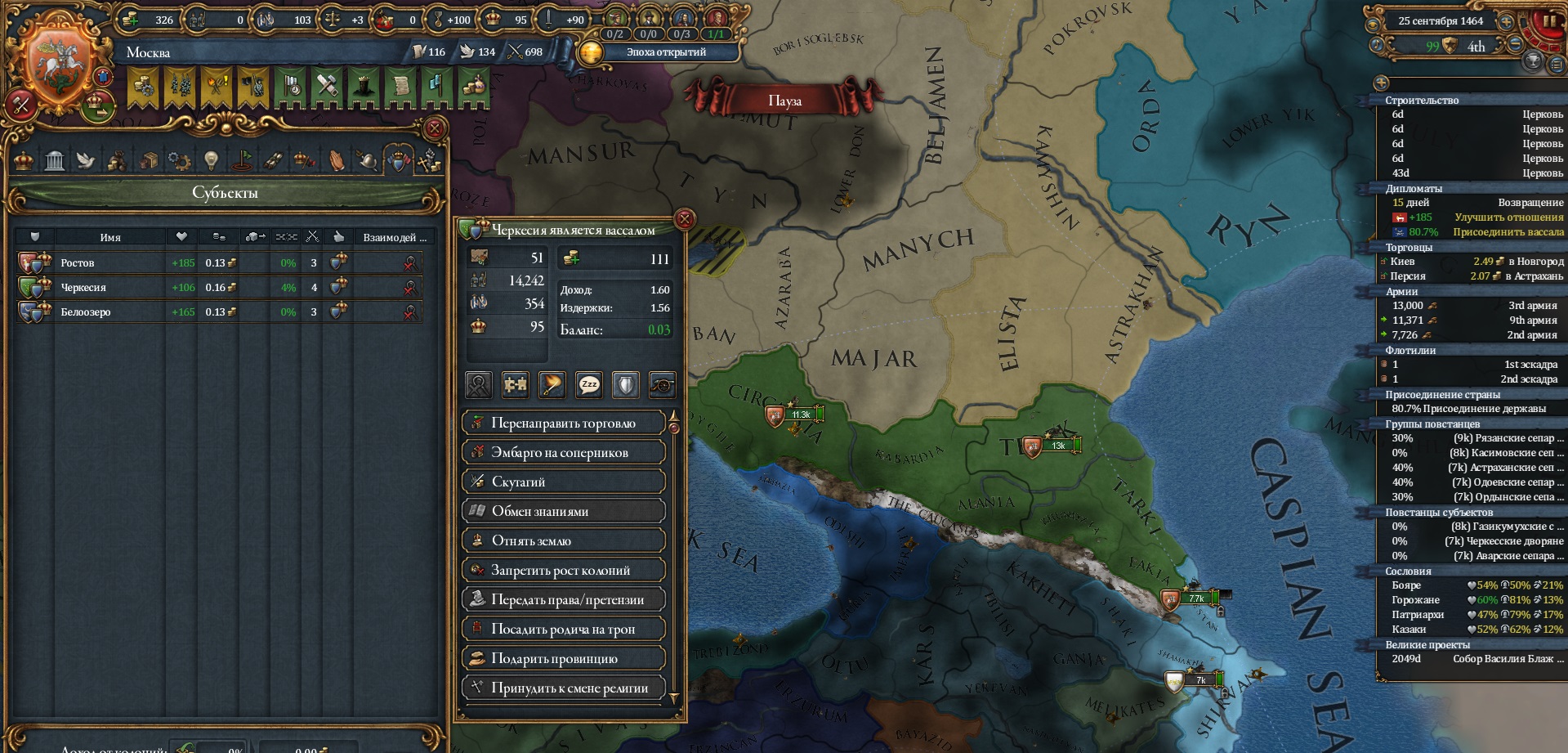Choose 'Отнять землю' action
This screenshot has width=1568, height=753.
coord(563,540)
